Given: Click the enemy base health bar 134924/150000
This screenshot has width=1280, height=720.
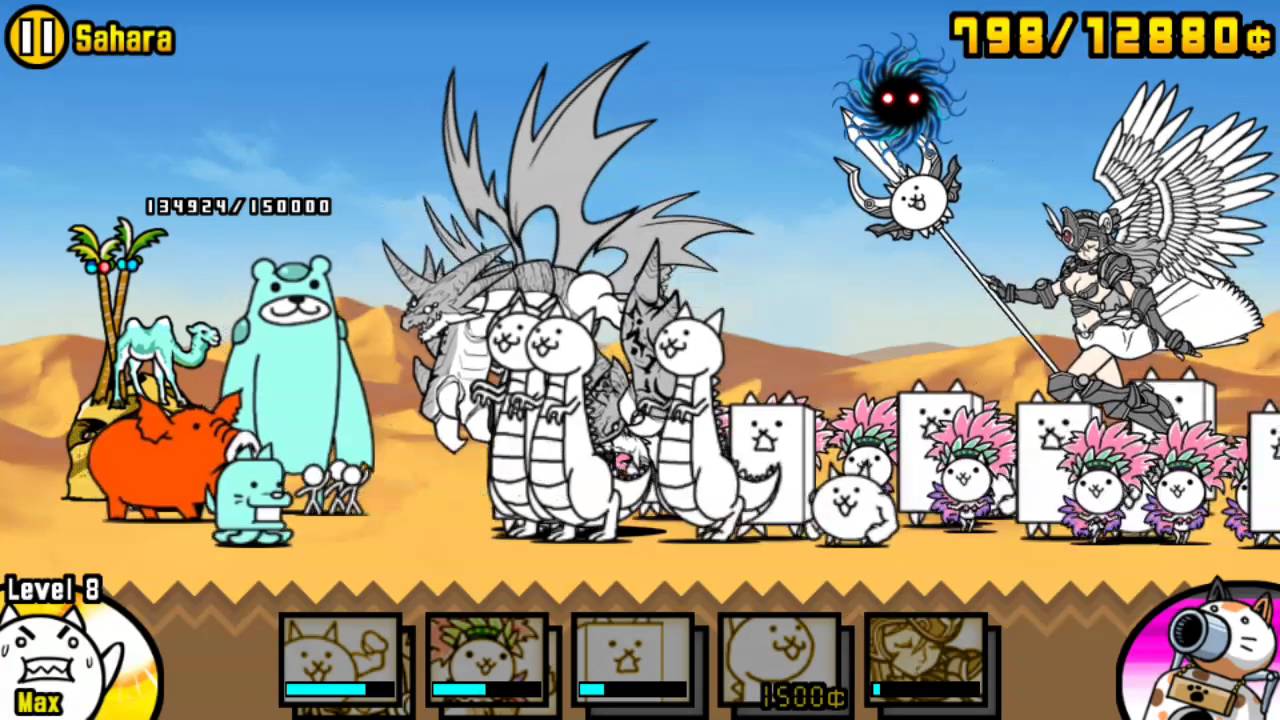Looking at the screenshot, I should [238, 207].
